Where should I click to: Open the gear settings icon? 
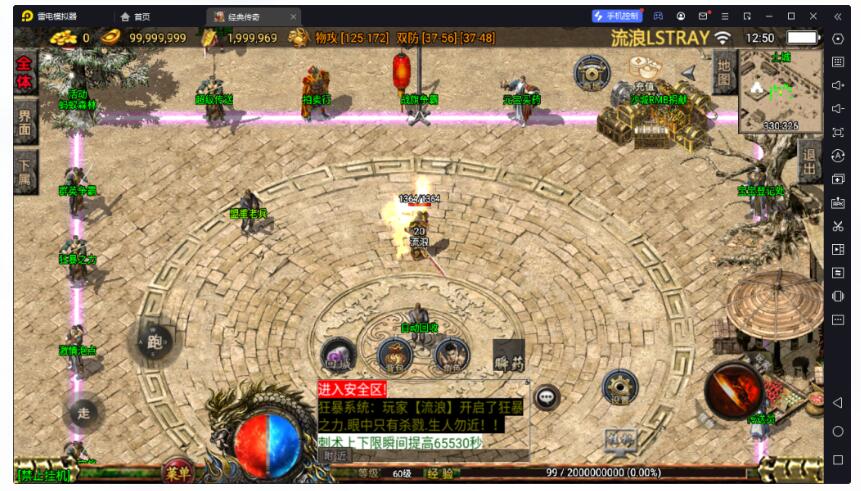(619, 388)
